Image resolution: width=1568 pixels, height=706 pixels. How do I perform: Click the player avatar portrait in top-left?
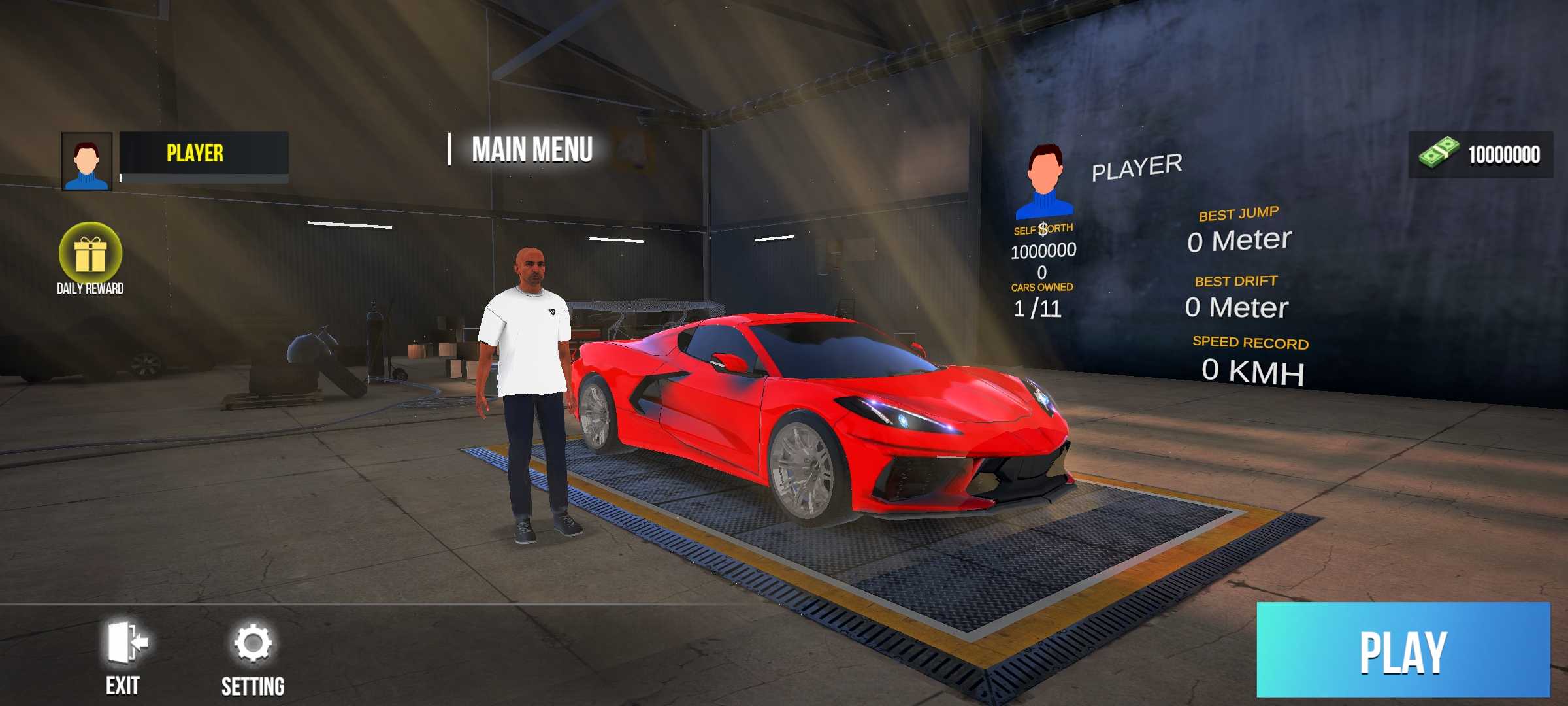point(87,161)
